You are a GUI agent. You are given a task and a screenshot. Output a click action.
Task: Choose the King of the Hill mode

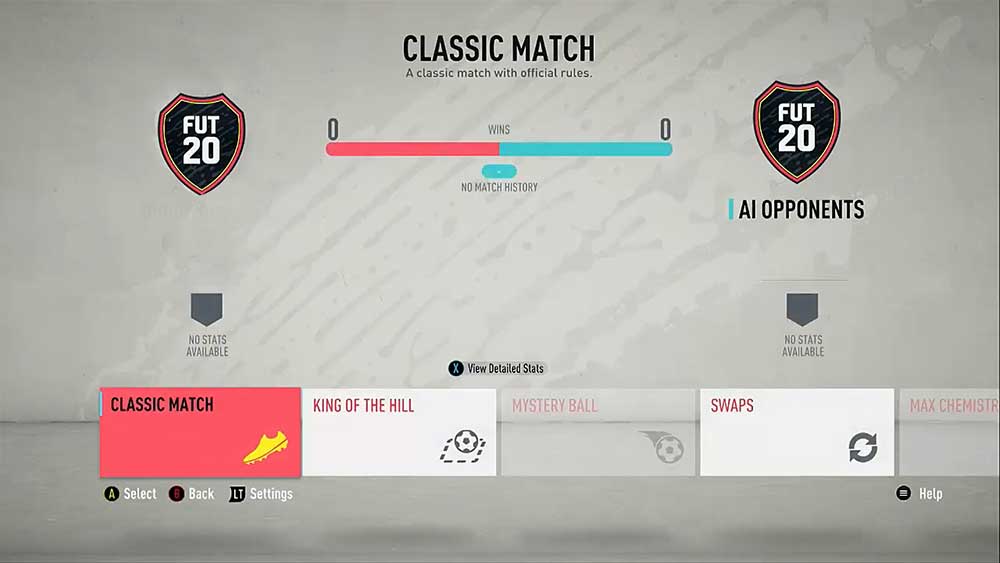click(x=398, y=432)
